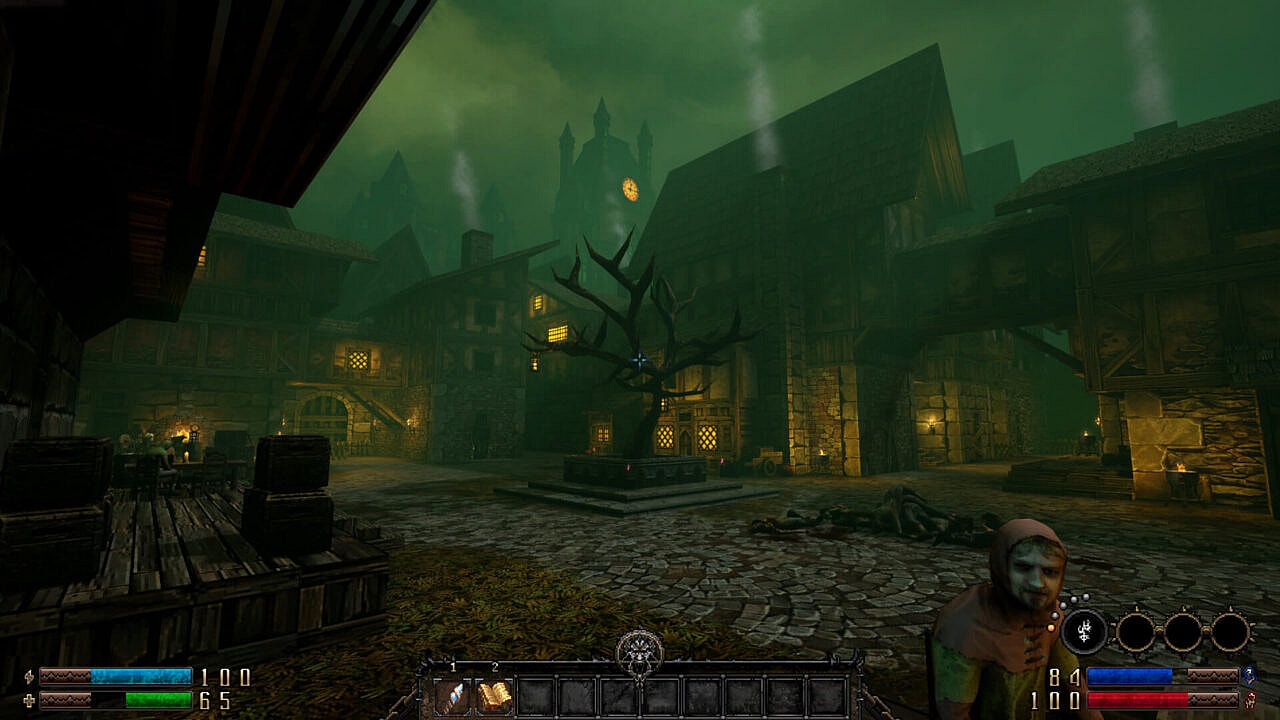Screen dimensions: 1280x720
Task: Click the golden cross health icon
Action: [29, 700]
